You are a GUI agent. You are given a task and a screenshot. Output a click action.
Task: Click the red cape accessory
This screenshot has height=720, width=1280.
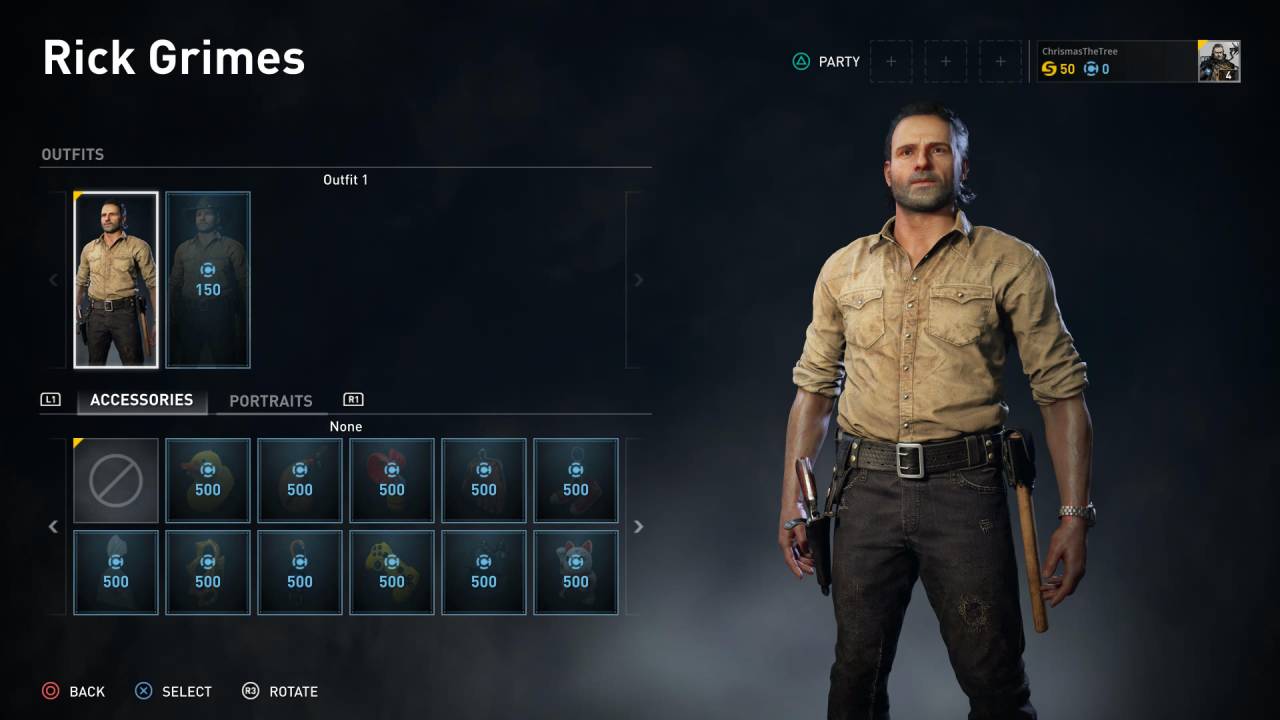click(x=484, y=480)
